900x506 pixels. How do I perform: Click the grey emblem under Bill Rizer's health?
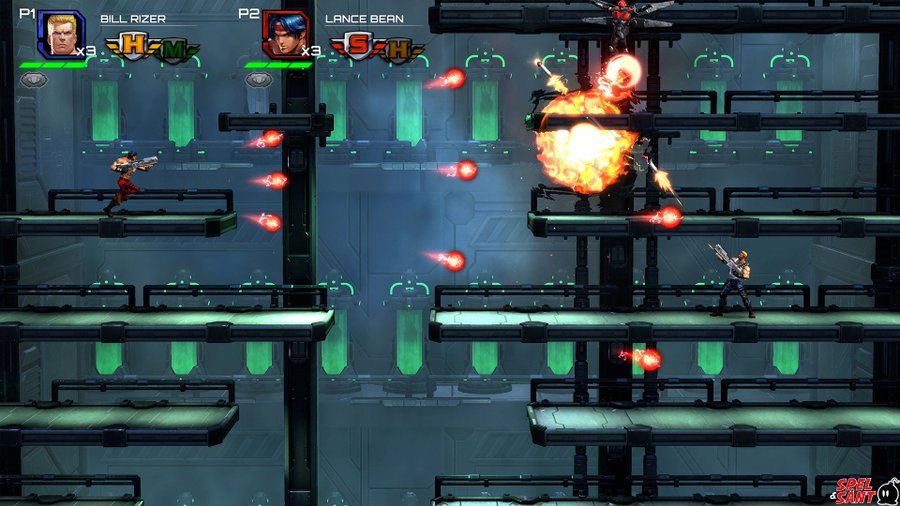34,79
